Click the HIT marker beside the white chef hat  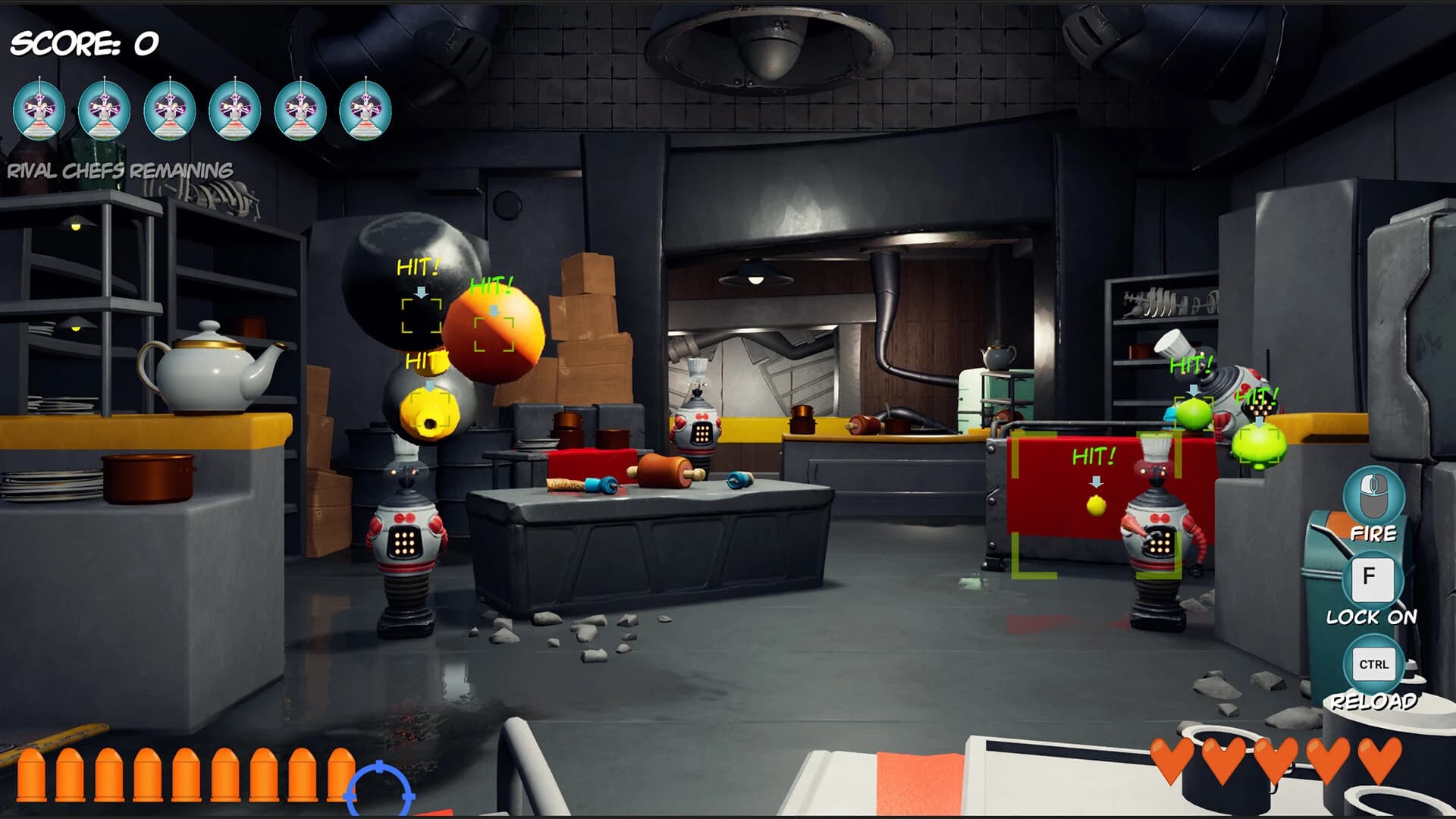(x=1193, y=362)
